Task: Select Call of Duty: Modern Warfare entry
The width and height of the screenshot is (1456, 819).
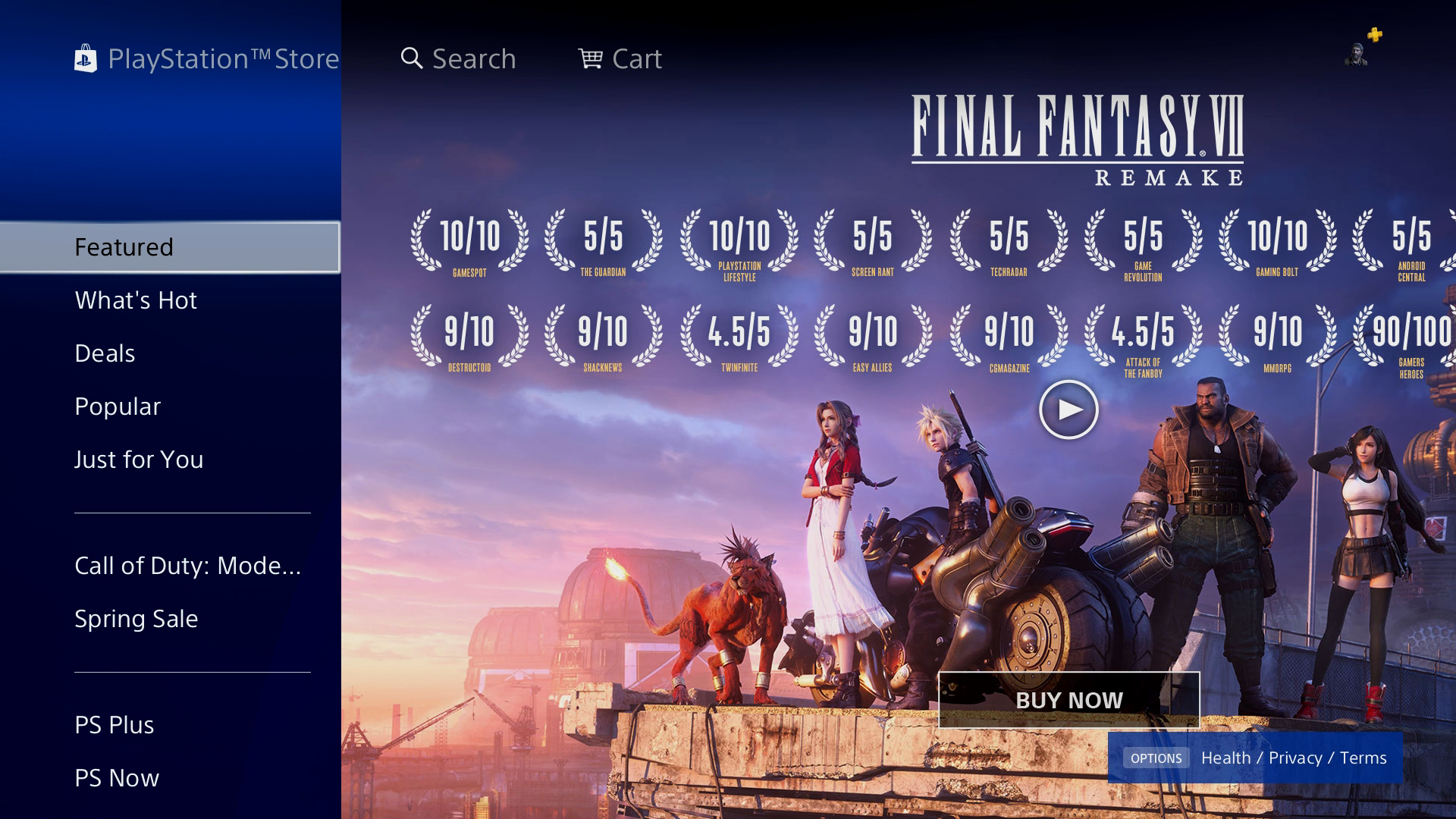Action: point(187,565)
